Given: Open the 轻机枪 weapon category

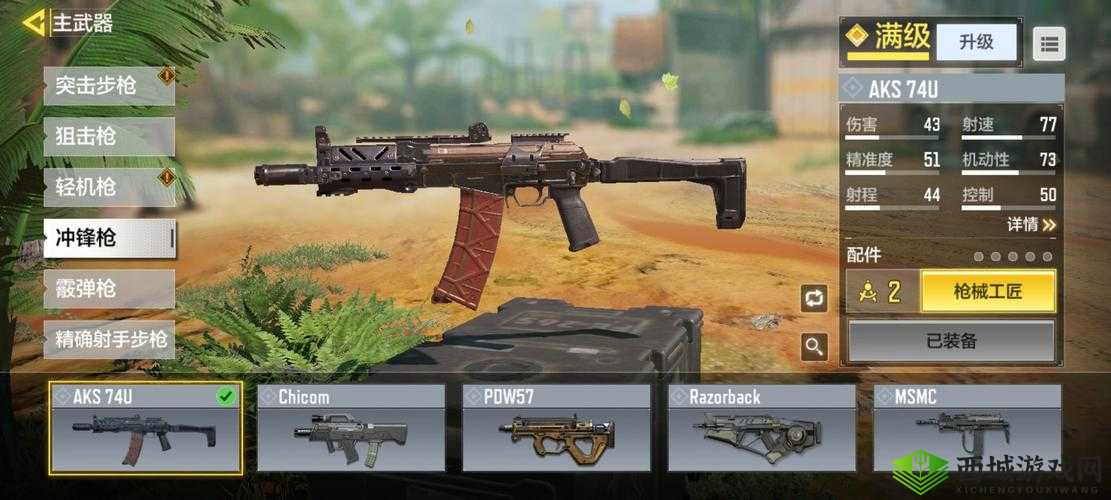Looking at the screenshot, I should (x=109, y=187).
